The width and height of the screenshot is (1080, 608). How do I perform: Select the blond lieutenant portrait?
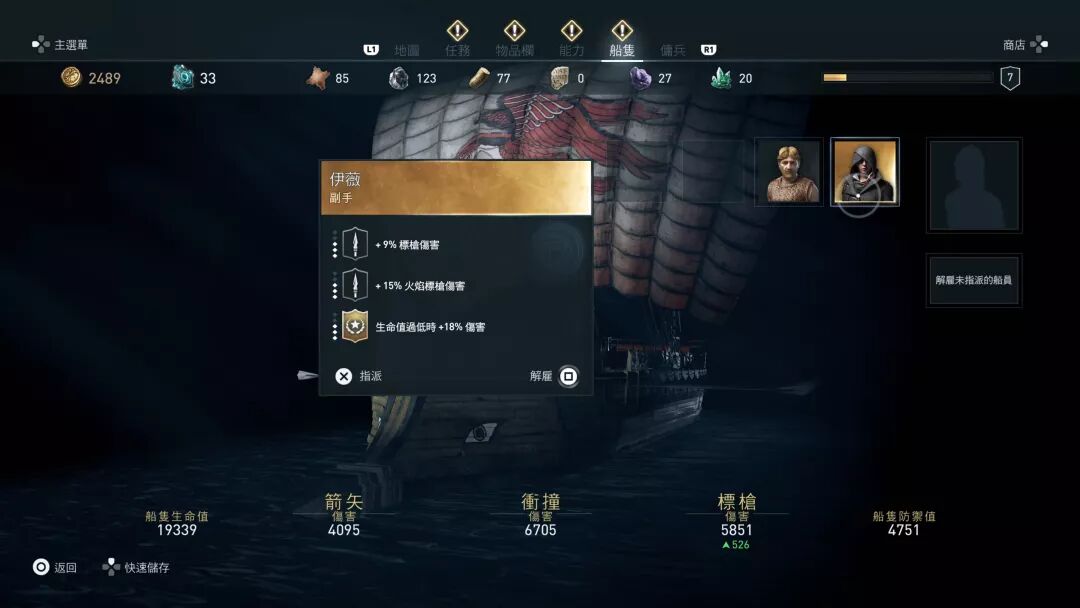(x=789, y=172)
